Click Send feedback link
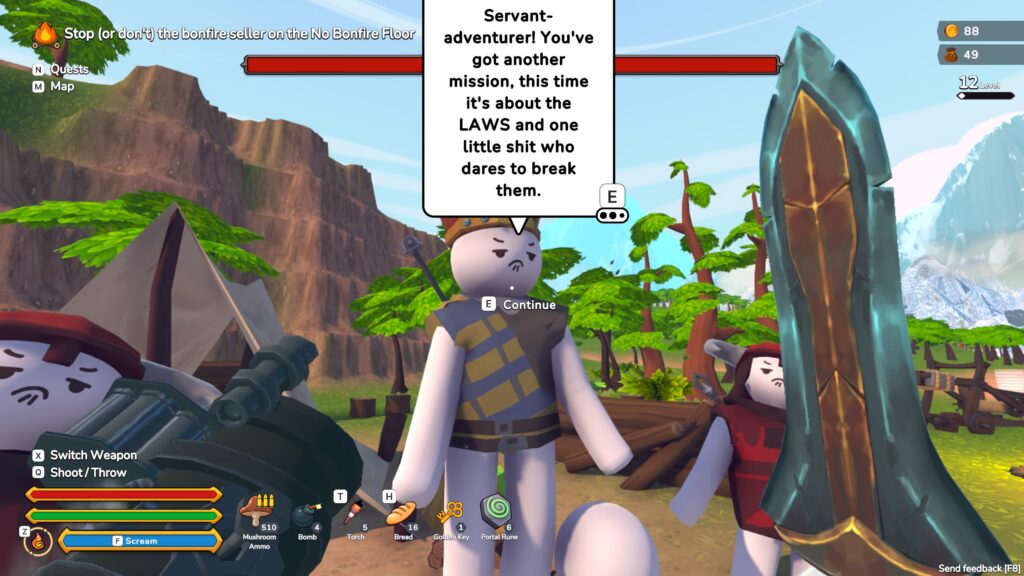Image resolution: width=1024 pixels, height=576 pixels. pos(978,568)
